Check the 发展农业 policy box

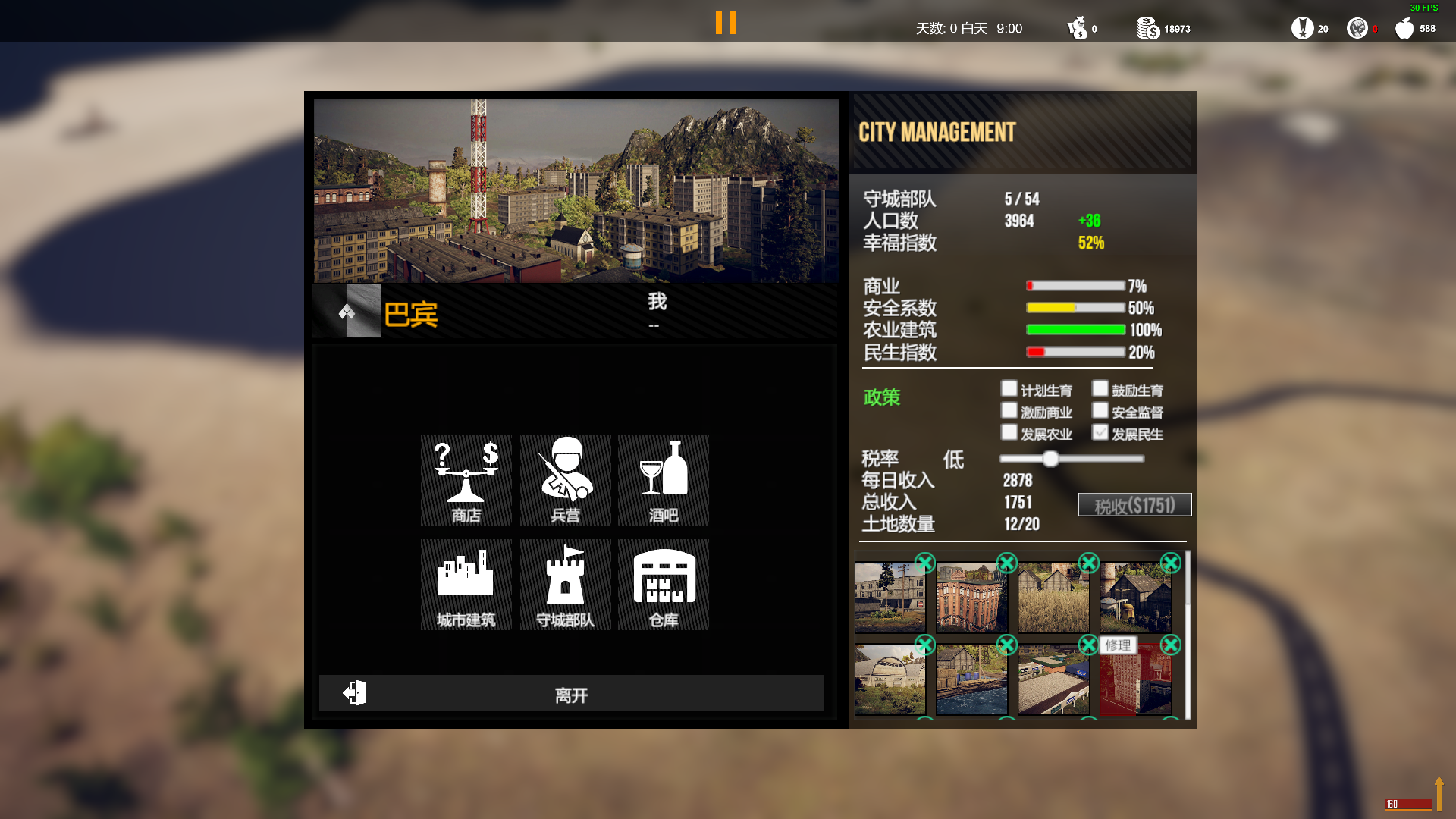click(1009, 433)
